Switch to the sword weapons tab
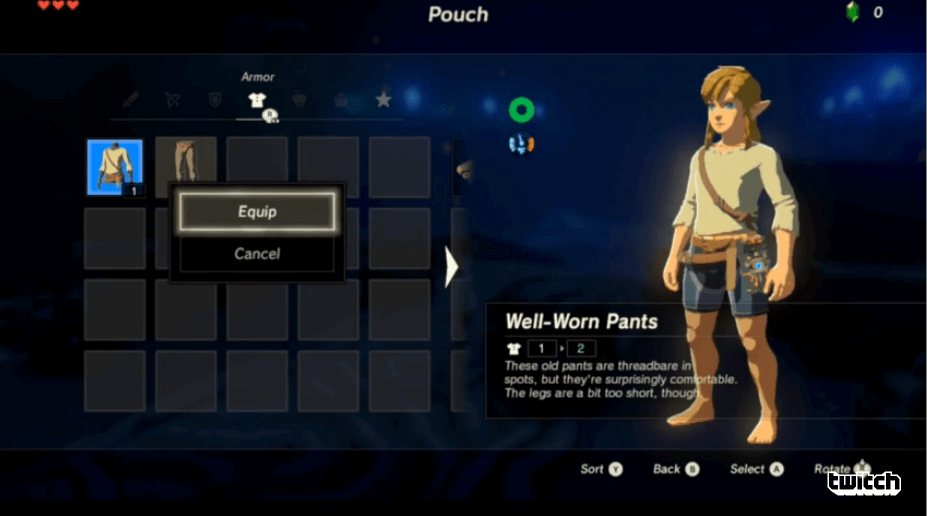This screenshot has width=927, height=516. [131, 100]
